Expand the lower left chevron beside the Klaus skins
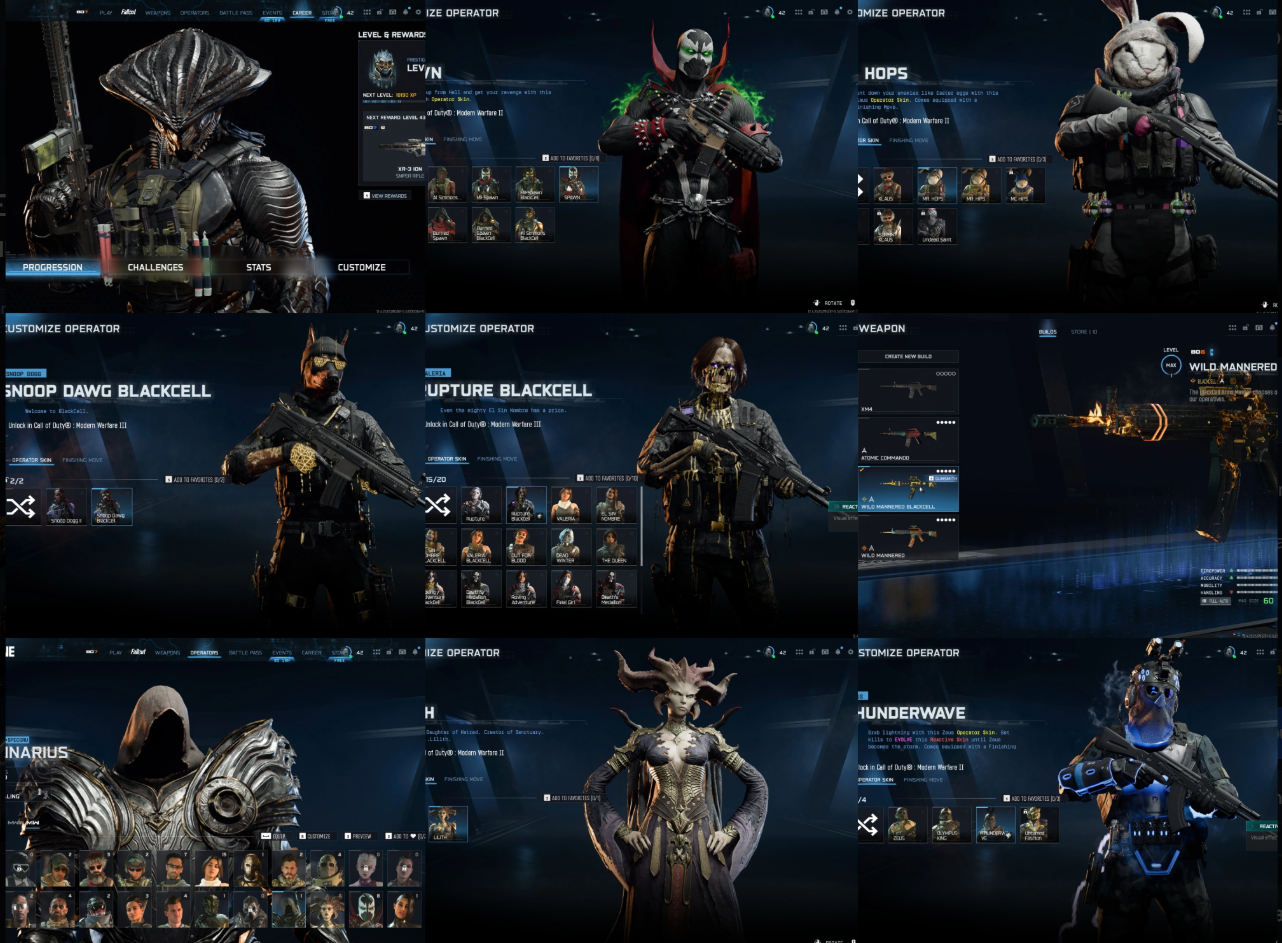Image resolution: width=1282 pixels, height=943 pixels. pos(860,192)
